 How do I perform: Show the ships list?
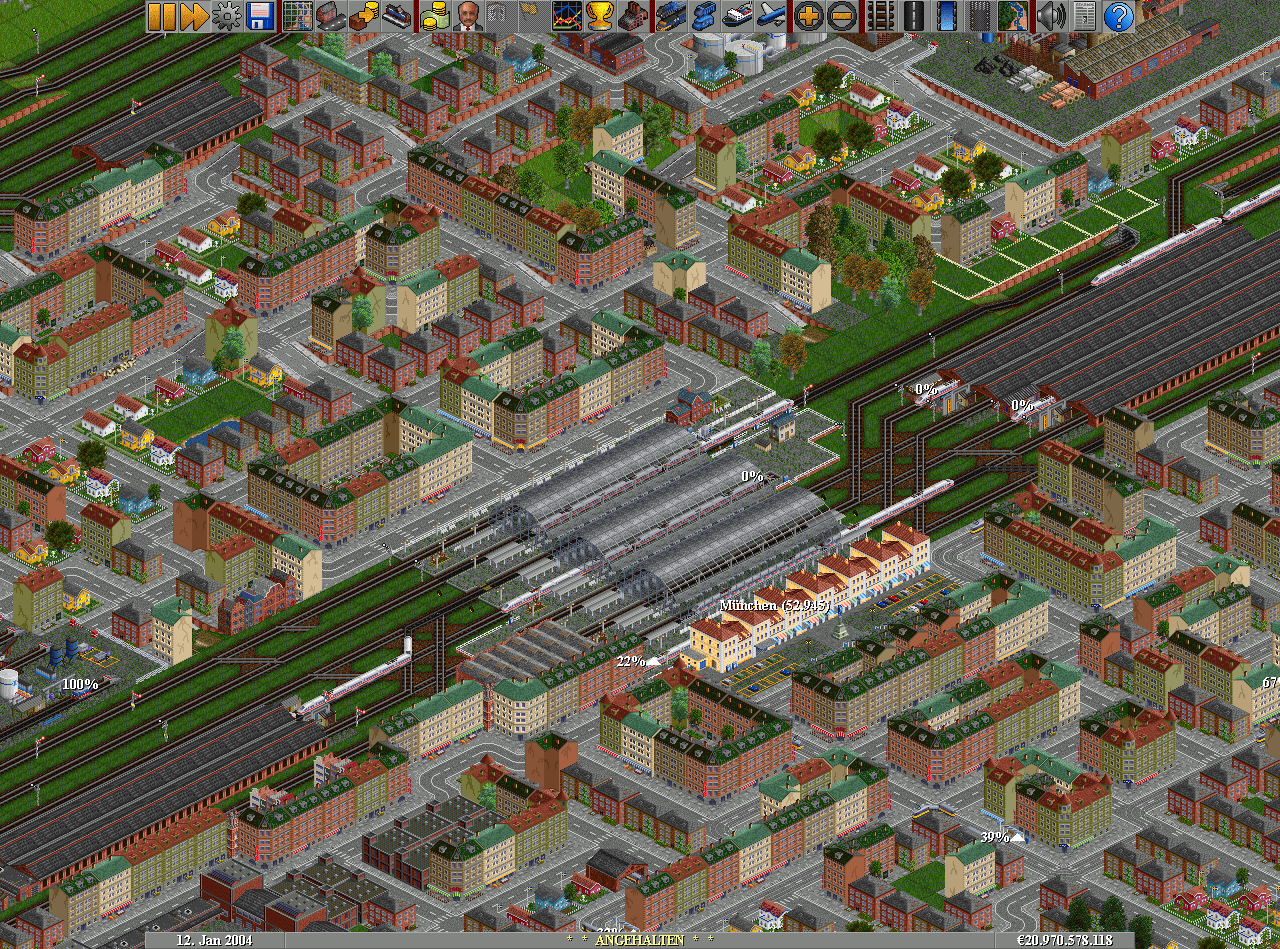point(737,16)
